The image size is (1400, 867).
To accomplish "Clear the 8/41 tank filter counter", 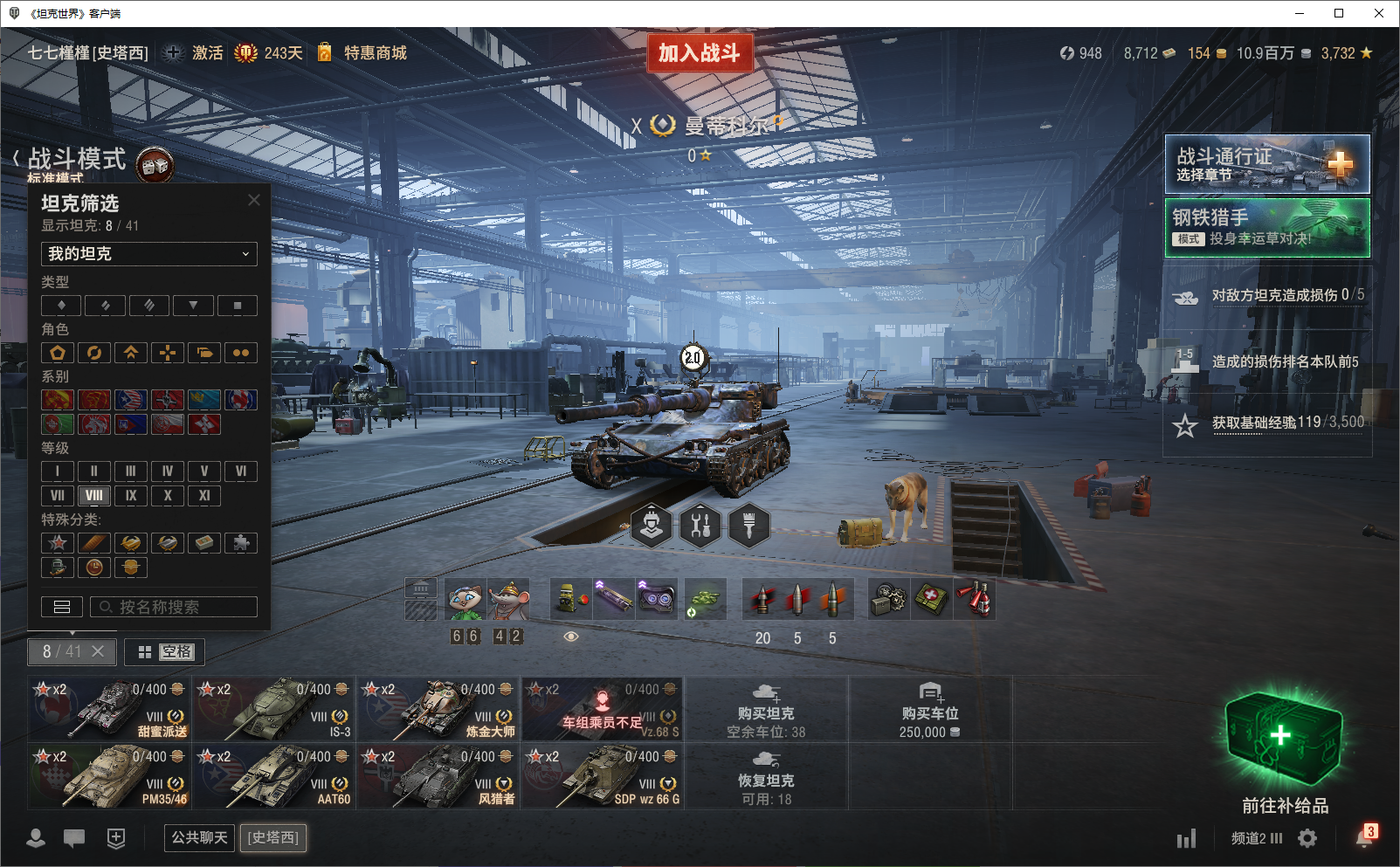I will pyautogui.click(x=98, y=651).
